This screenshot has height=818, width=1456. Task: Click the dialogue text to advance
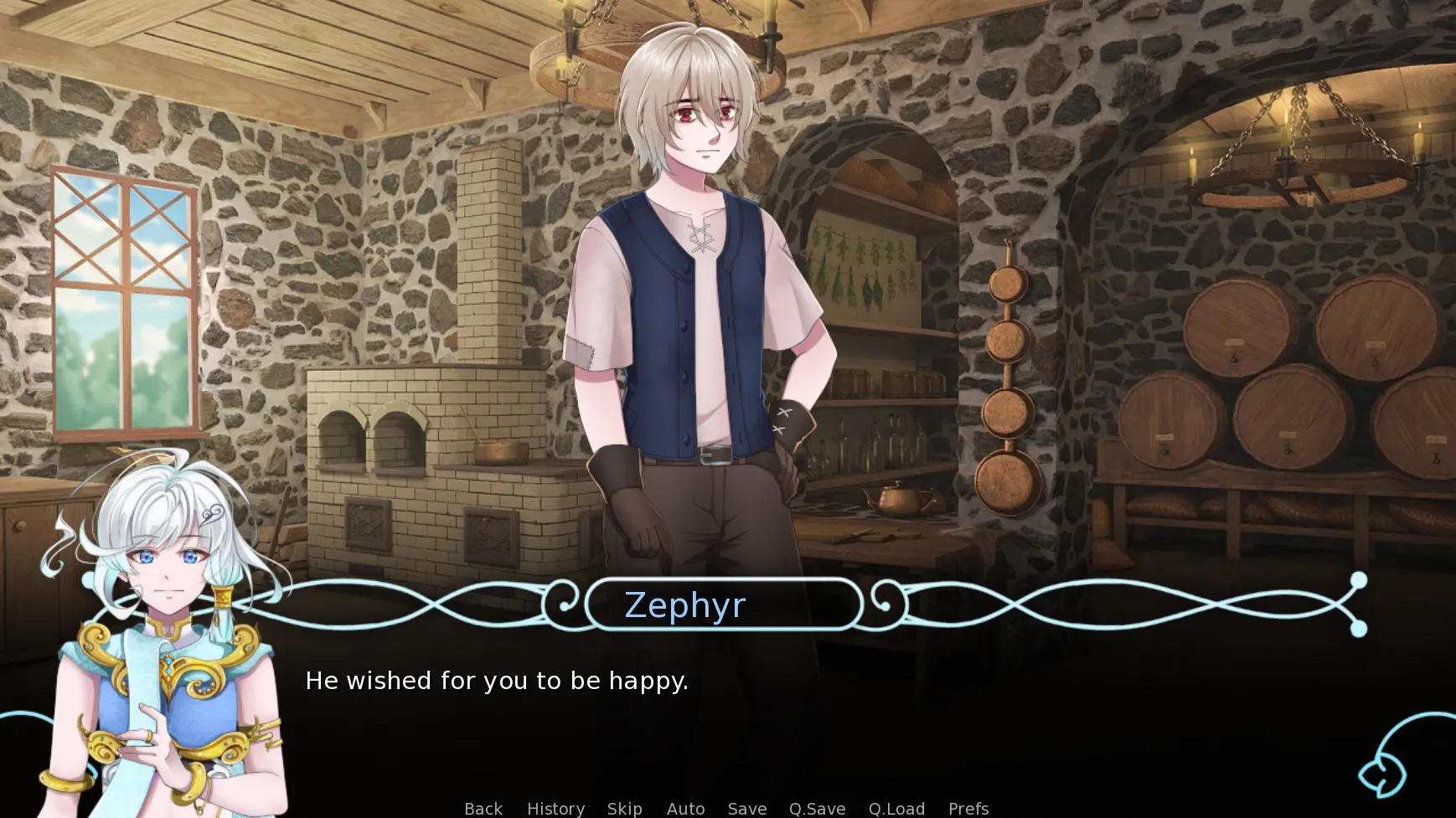click(498, 681)
